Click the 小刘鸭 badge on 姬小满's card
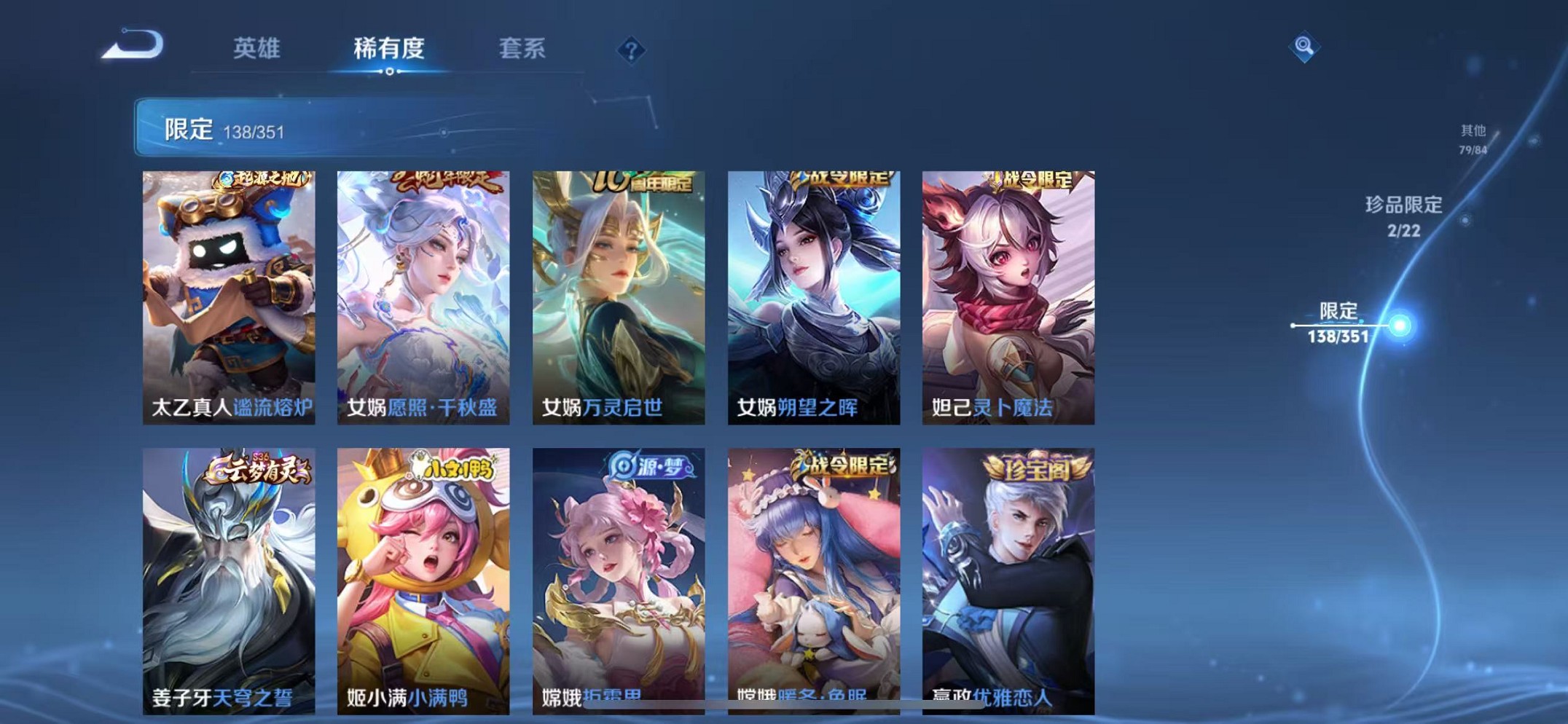 pos(445,469)
